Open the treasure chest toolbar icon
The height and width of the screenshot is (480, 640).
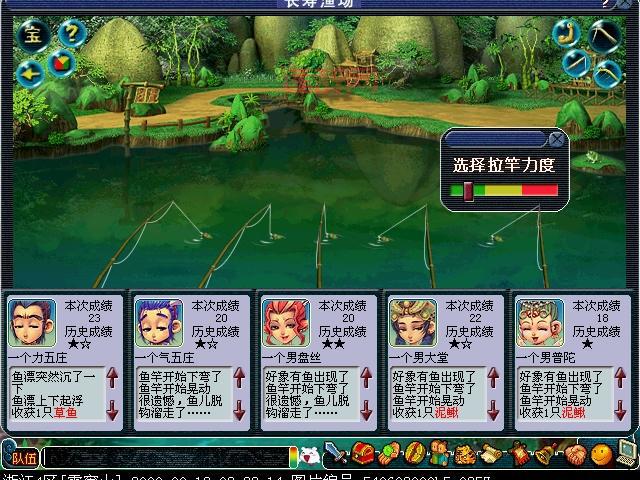tap(362, 455)
